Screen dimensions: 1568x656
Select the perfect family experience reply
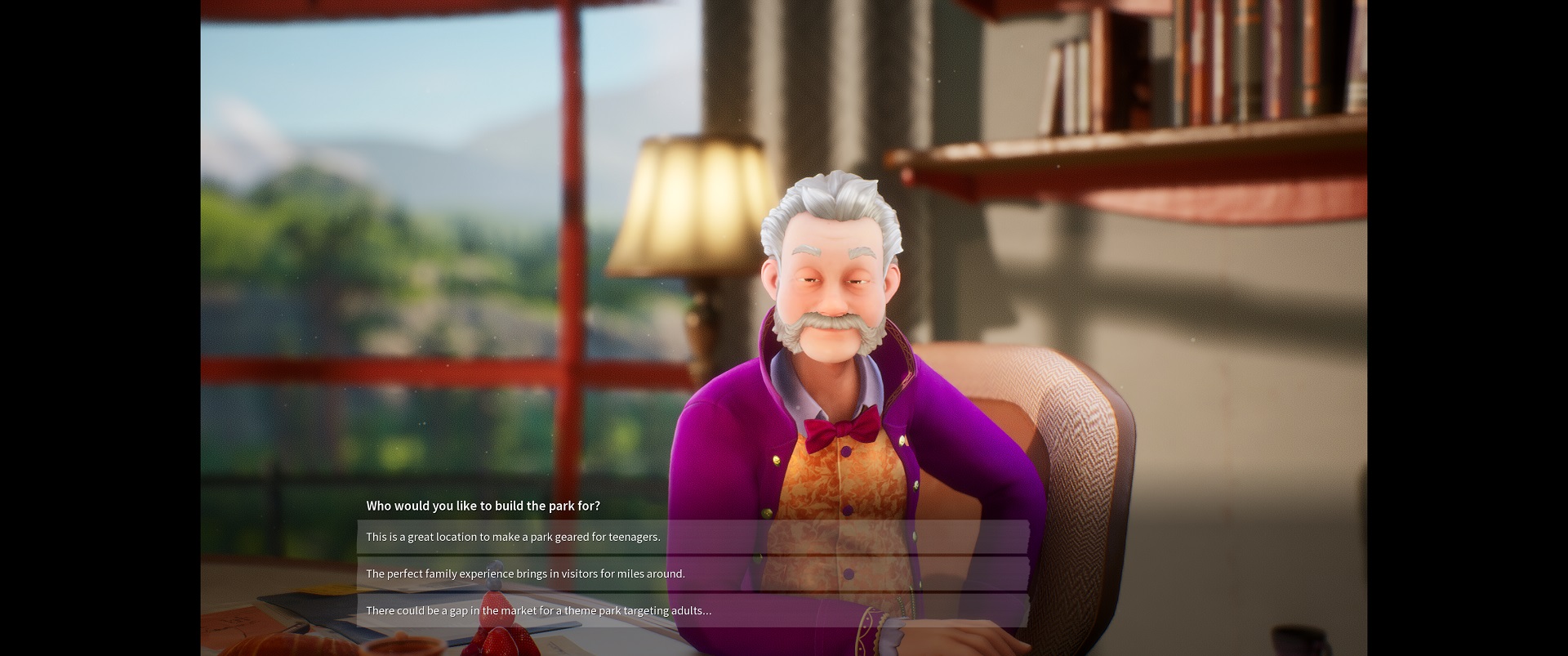(x=692, y=573)
